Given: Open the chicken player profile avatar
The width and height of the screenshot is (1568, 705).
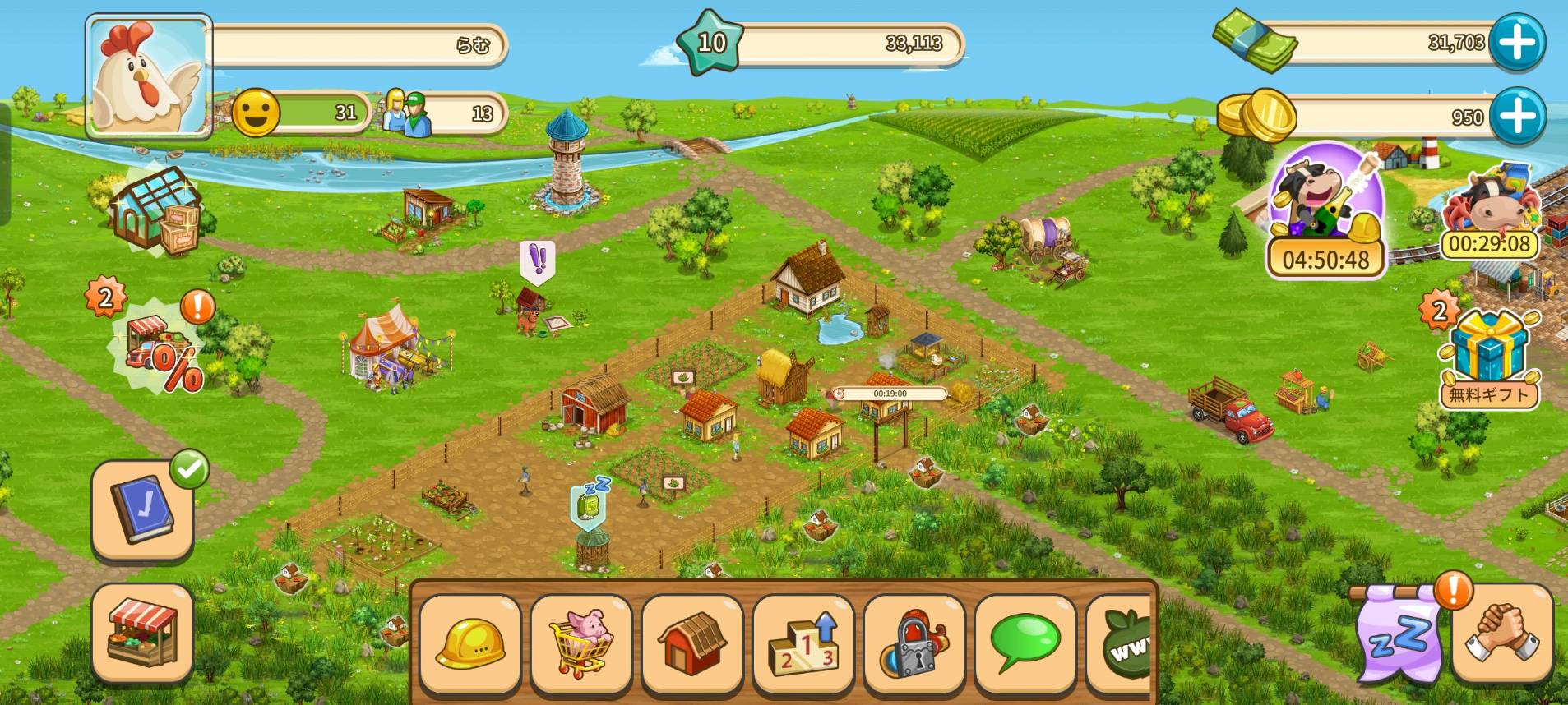Looking at the screenshot, I should click(149, 76).
